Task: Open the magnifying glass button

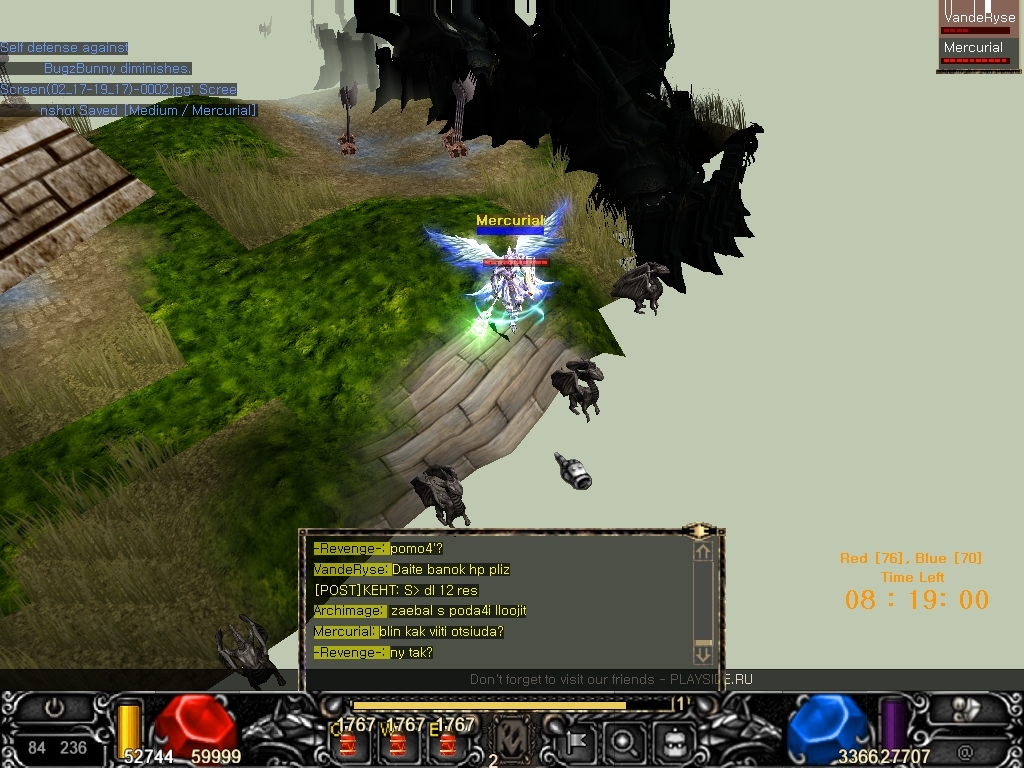Action: click(625, 742)
